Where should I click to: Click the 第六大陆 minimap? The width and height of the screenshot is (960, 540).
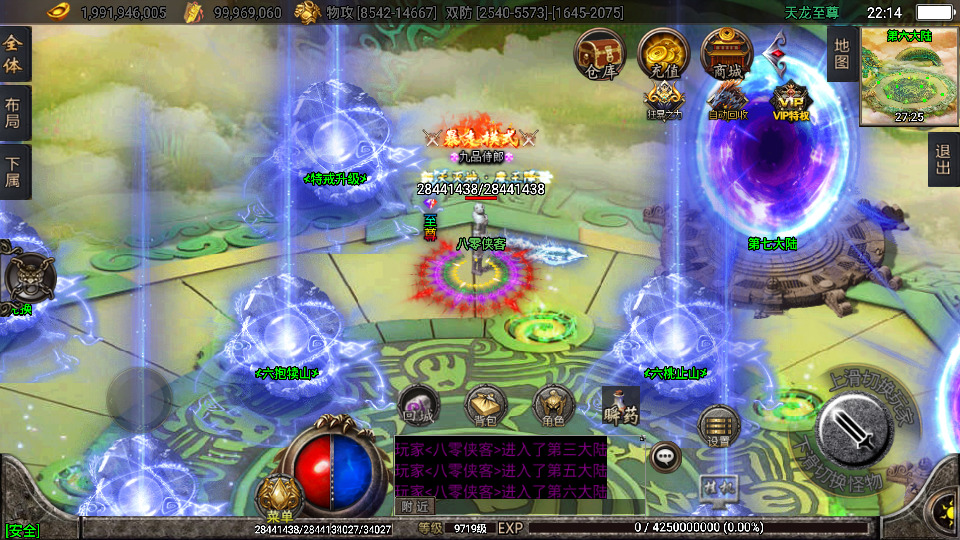click(909, 76)
